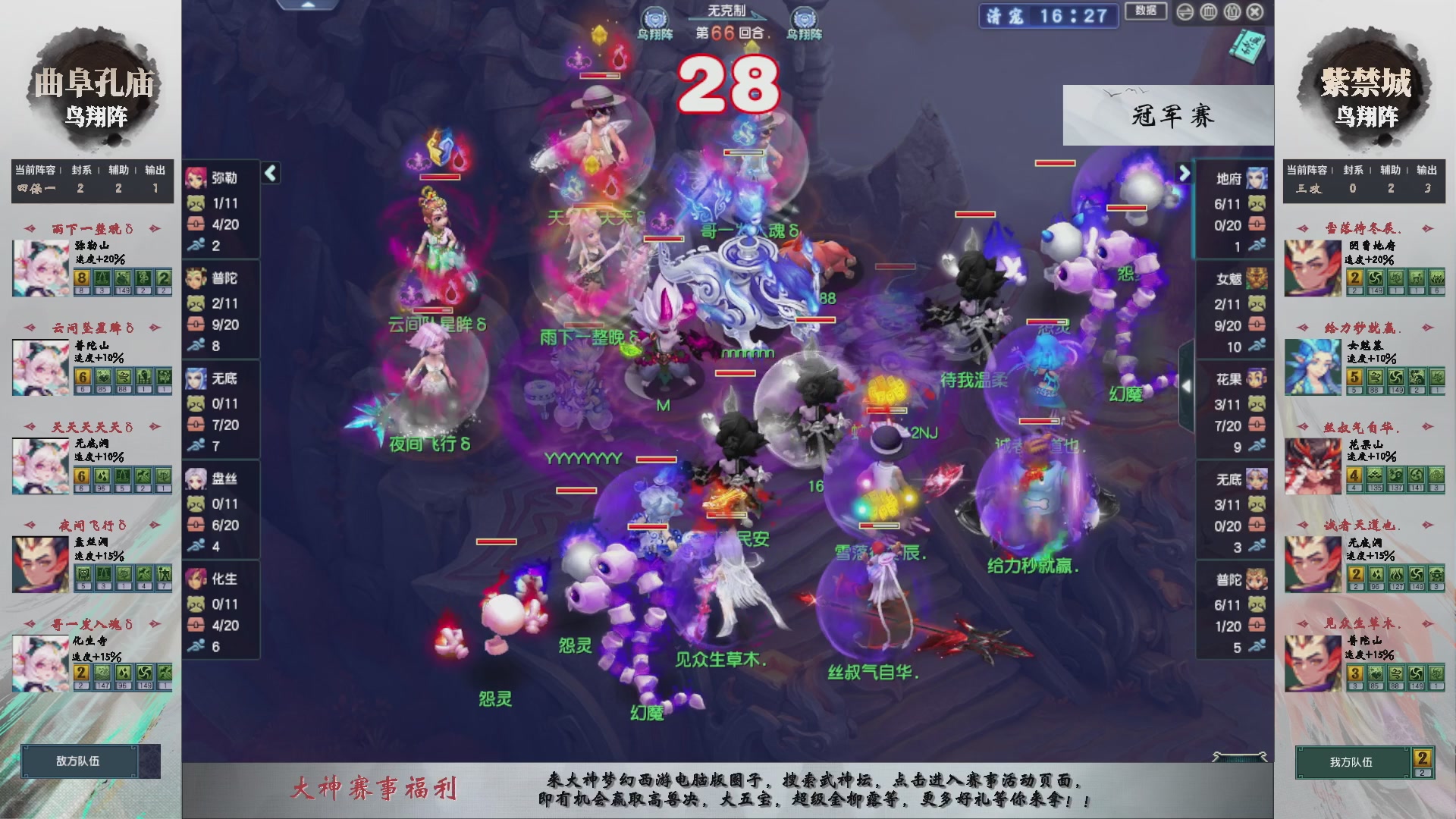1456x819 pixels.
Task: Click the turquoise handbook icon below the toolbar
Action: click(x=1248, y=47)
